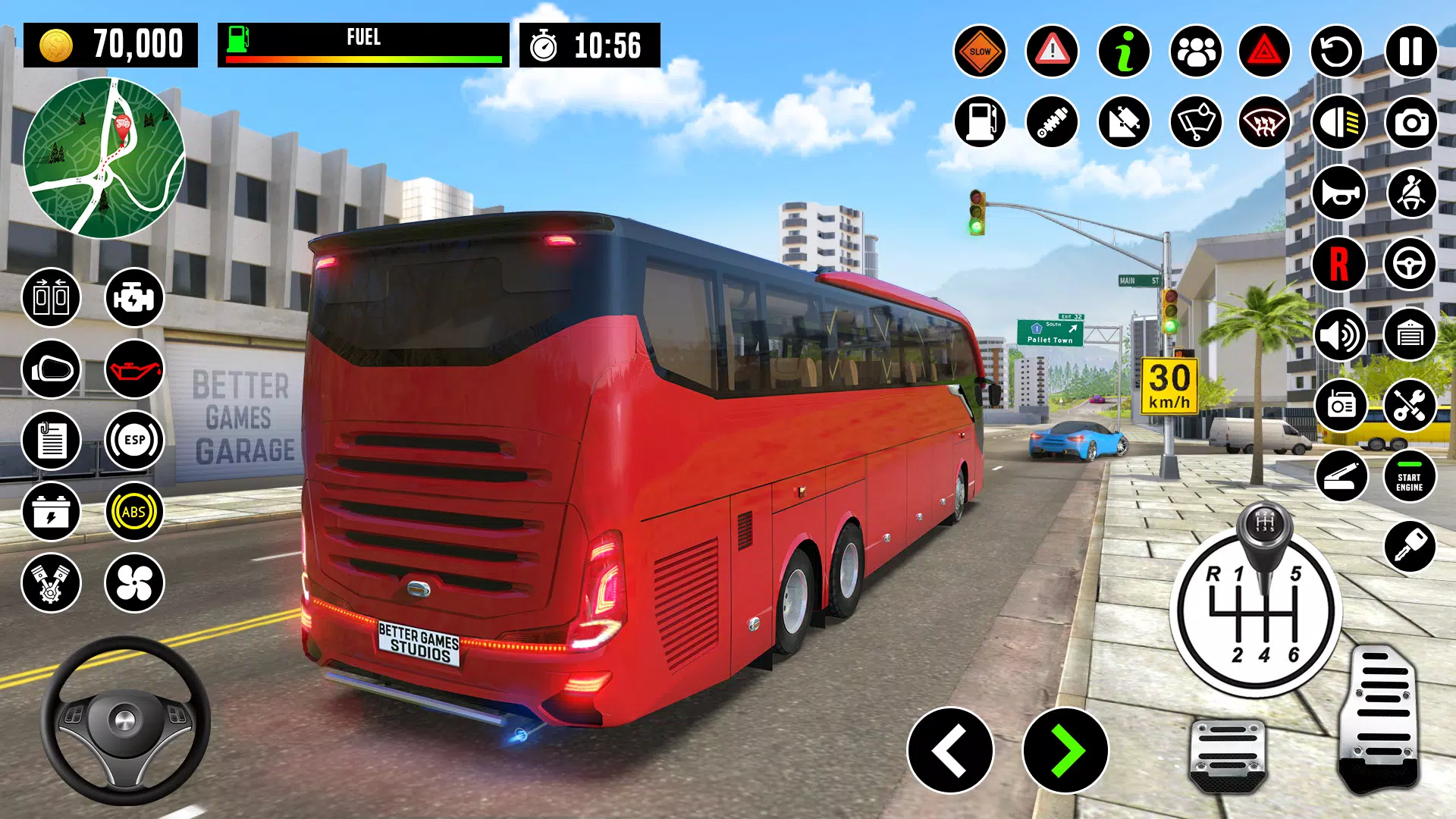Viewport: 1456px width, 819px height.
Task: Toggle the ABS indicator
Action: pos(134,512)
